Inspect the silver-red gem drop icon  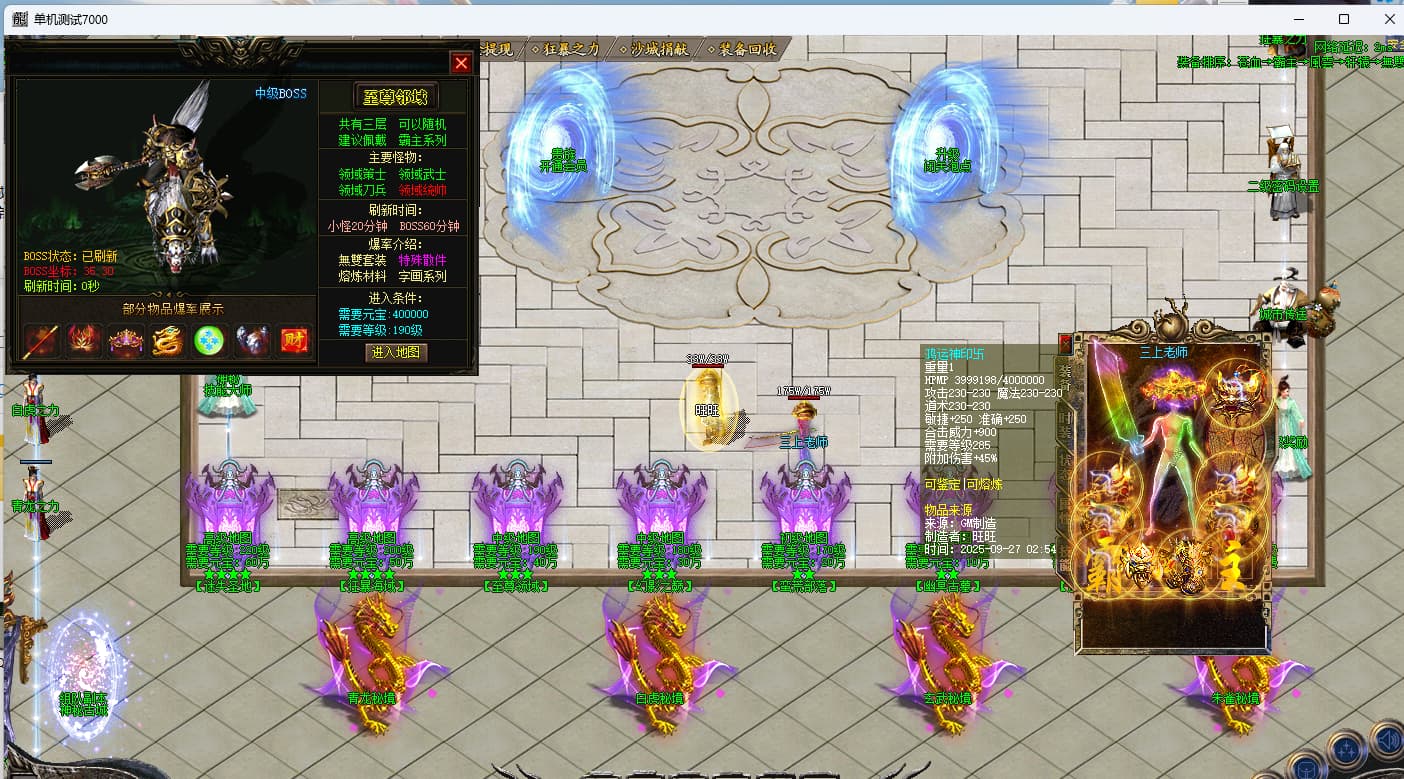coord(252,341)
